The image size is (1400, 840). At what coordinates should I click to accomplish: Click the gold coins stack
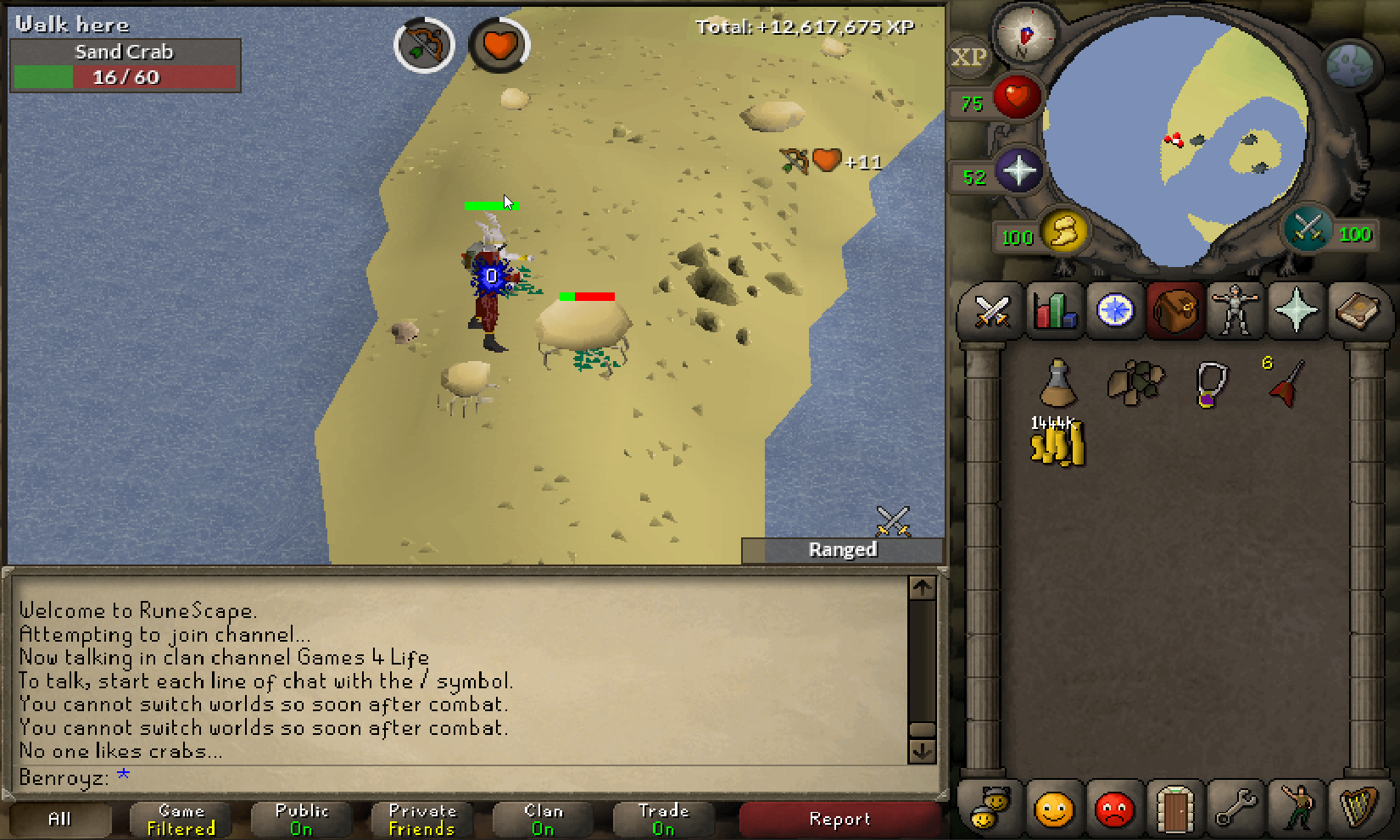pos(1057,442)
